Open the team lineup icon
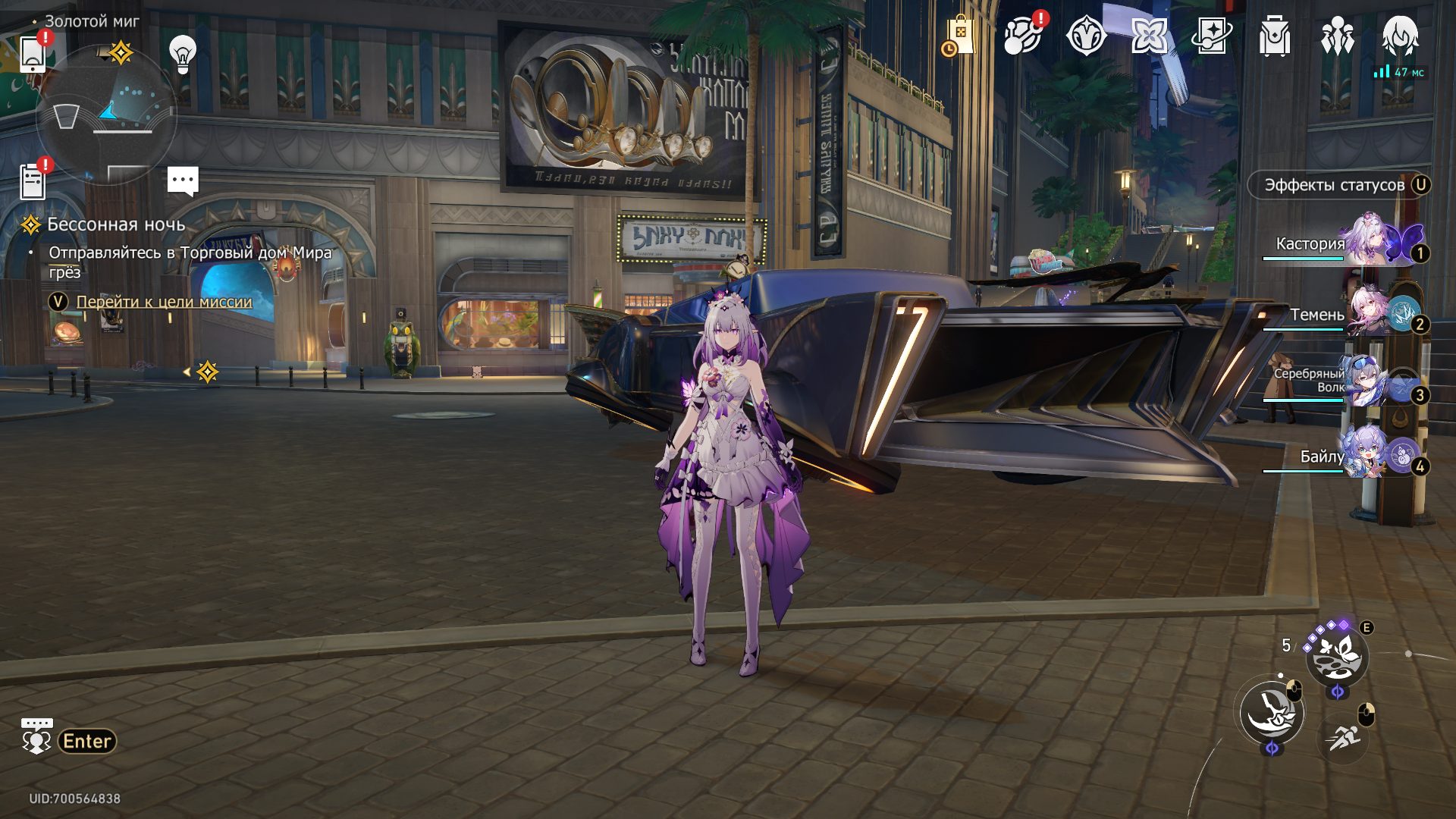This screenshot has height=819, width=1456. 1338,36
